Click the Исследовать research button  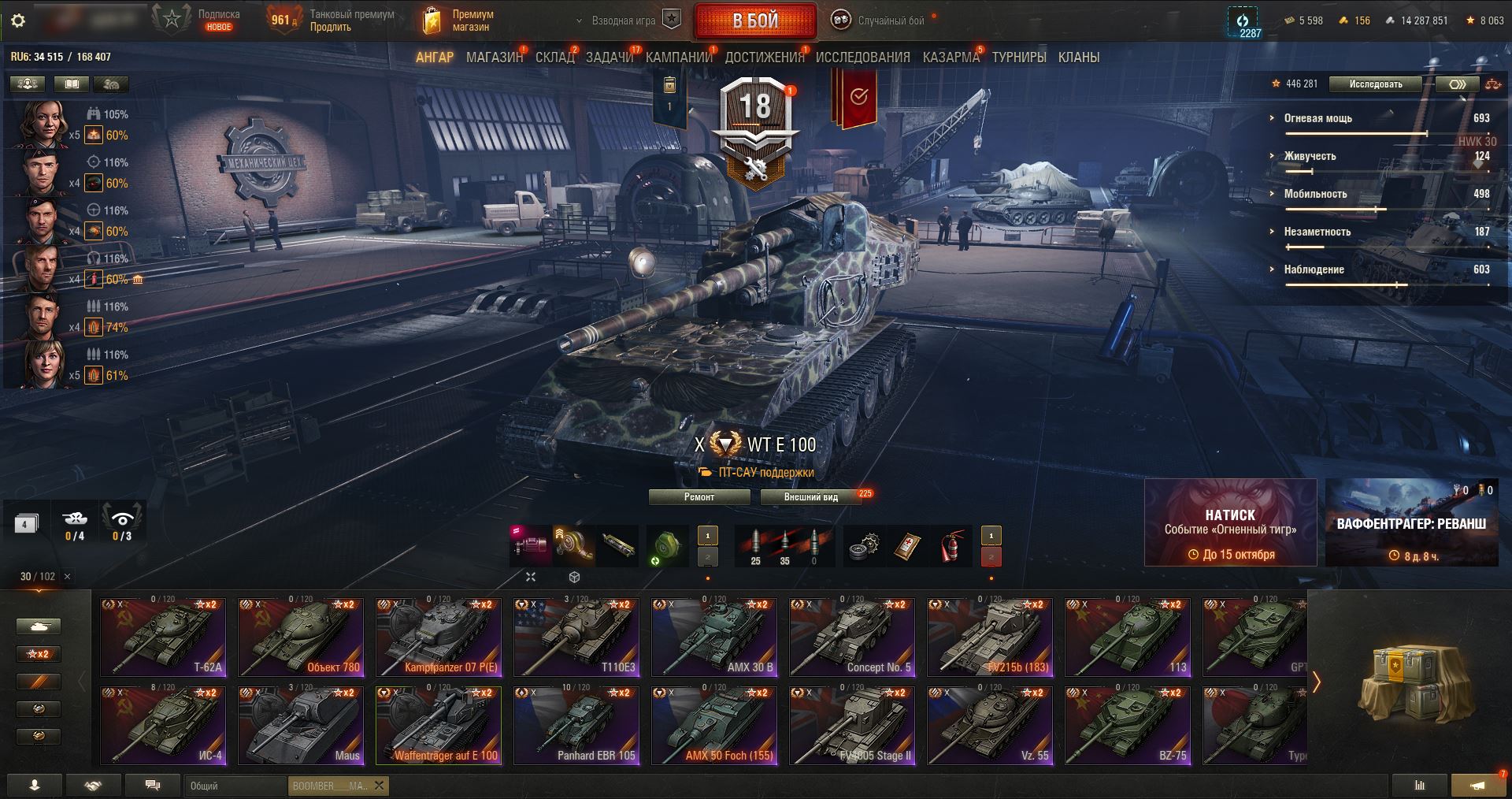click(1375, 84)
